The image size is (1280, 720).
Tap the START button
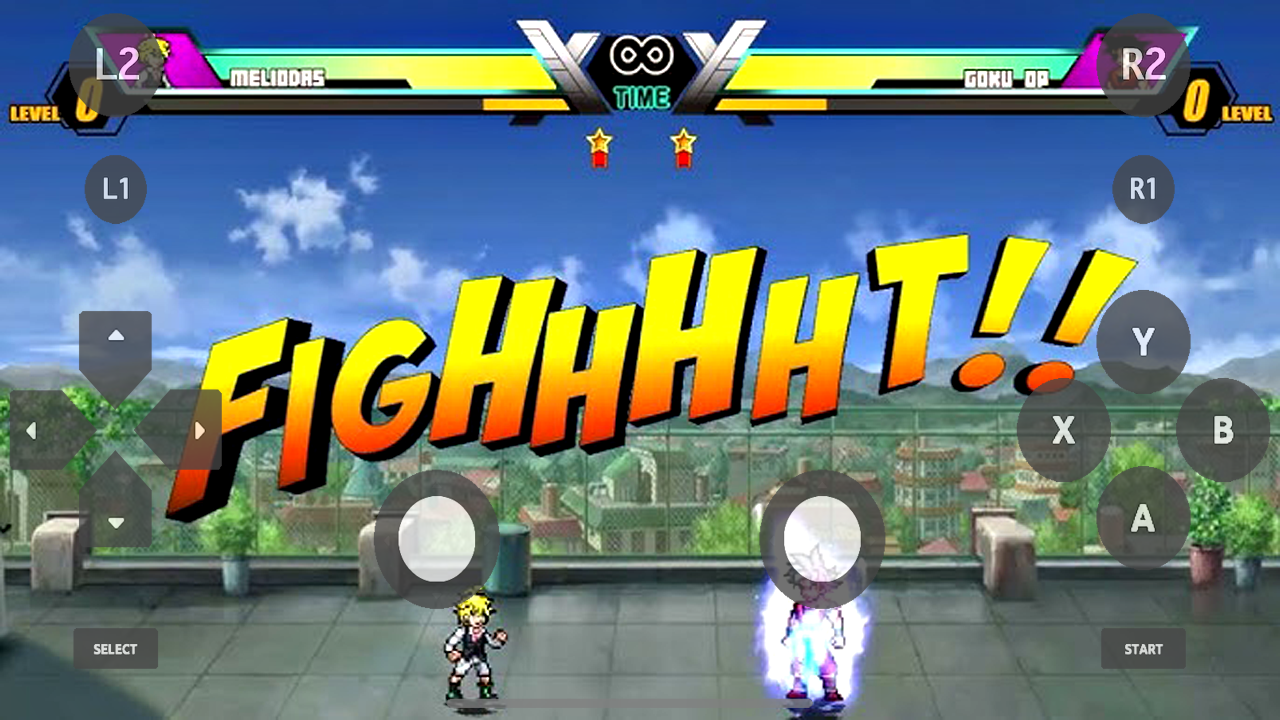(1144, 649)
